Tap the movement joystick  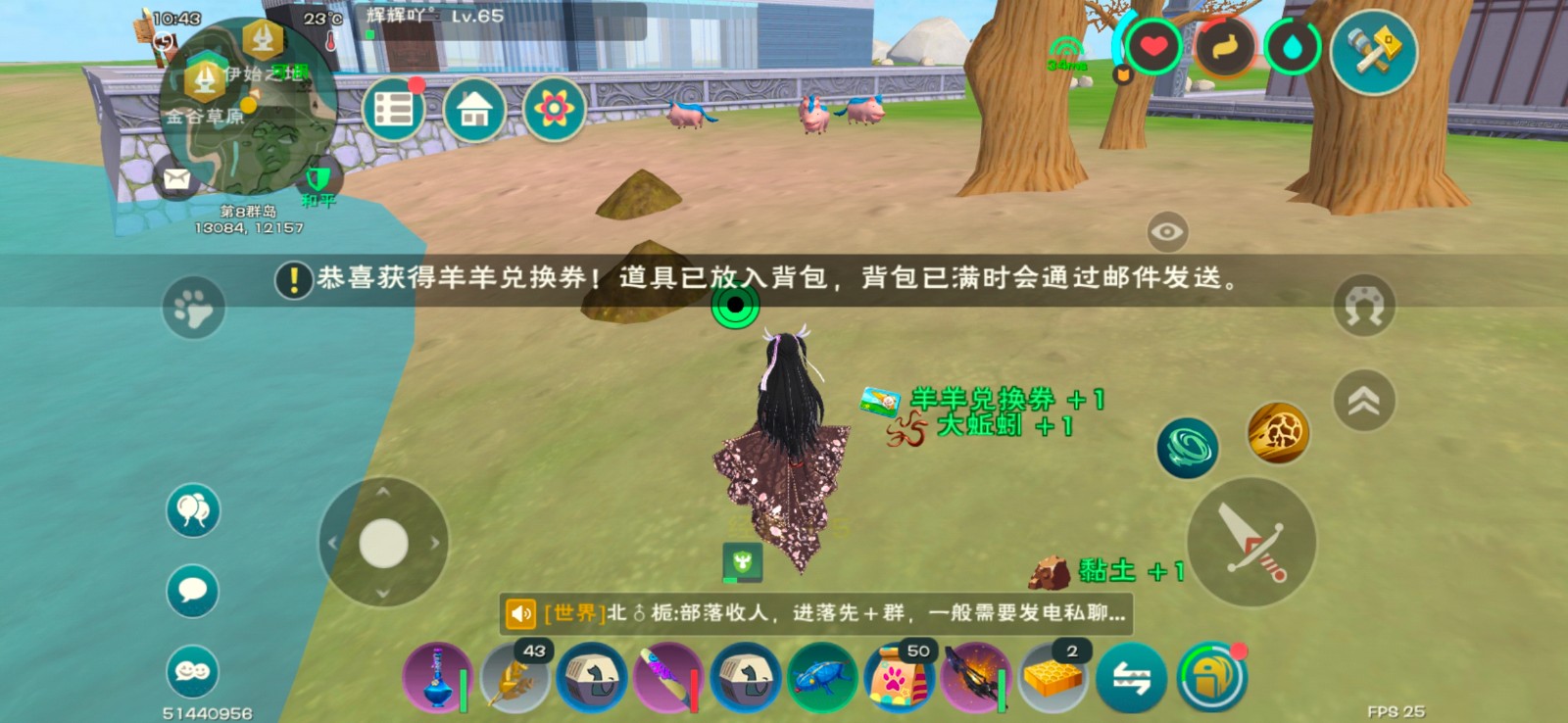click(x=382, y=541)
